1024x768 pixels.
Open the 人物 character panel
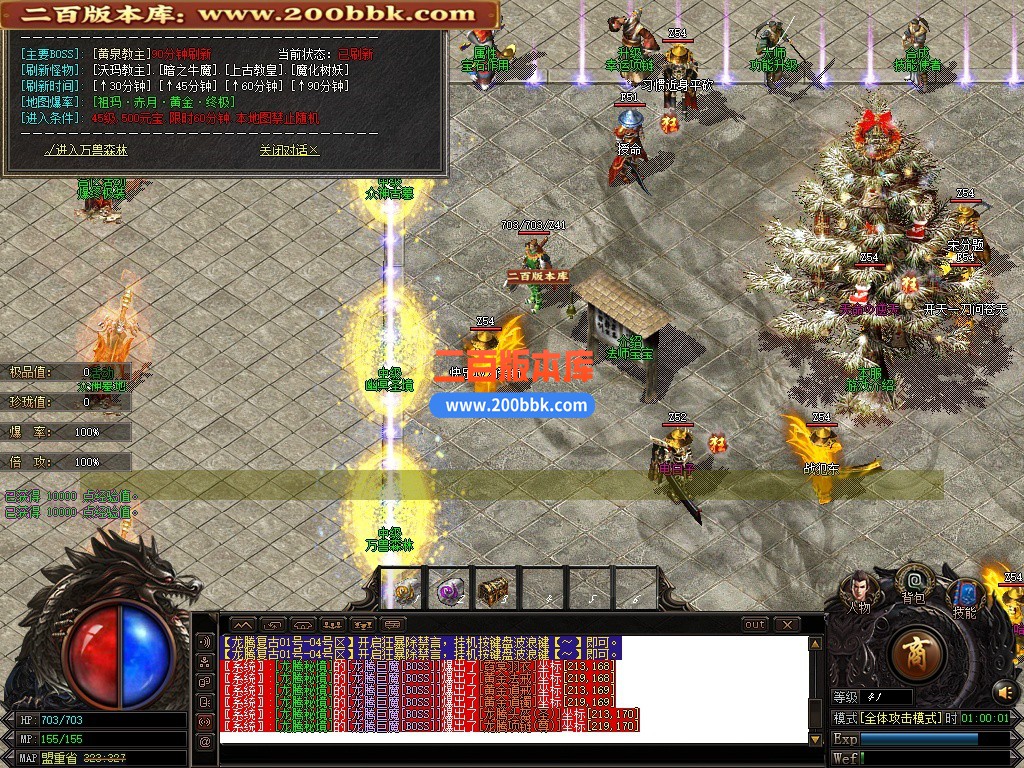click(860, 590)
